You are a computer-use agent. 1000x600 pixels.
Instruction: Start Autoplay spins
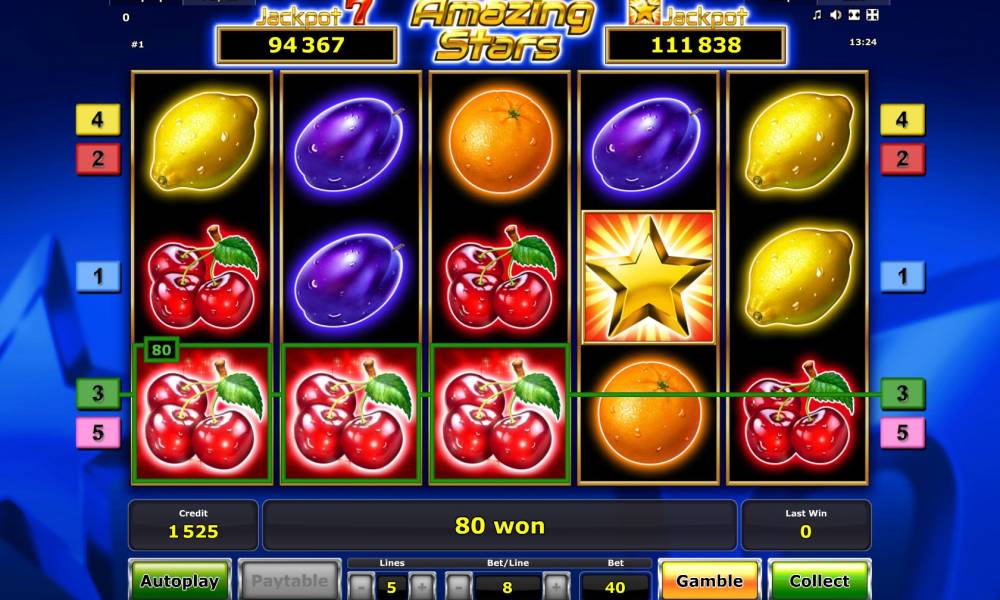pos(180,580)
